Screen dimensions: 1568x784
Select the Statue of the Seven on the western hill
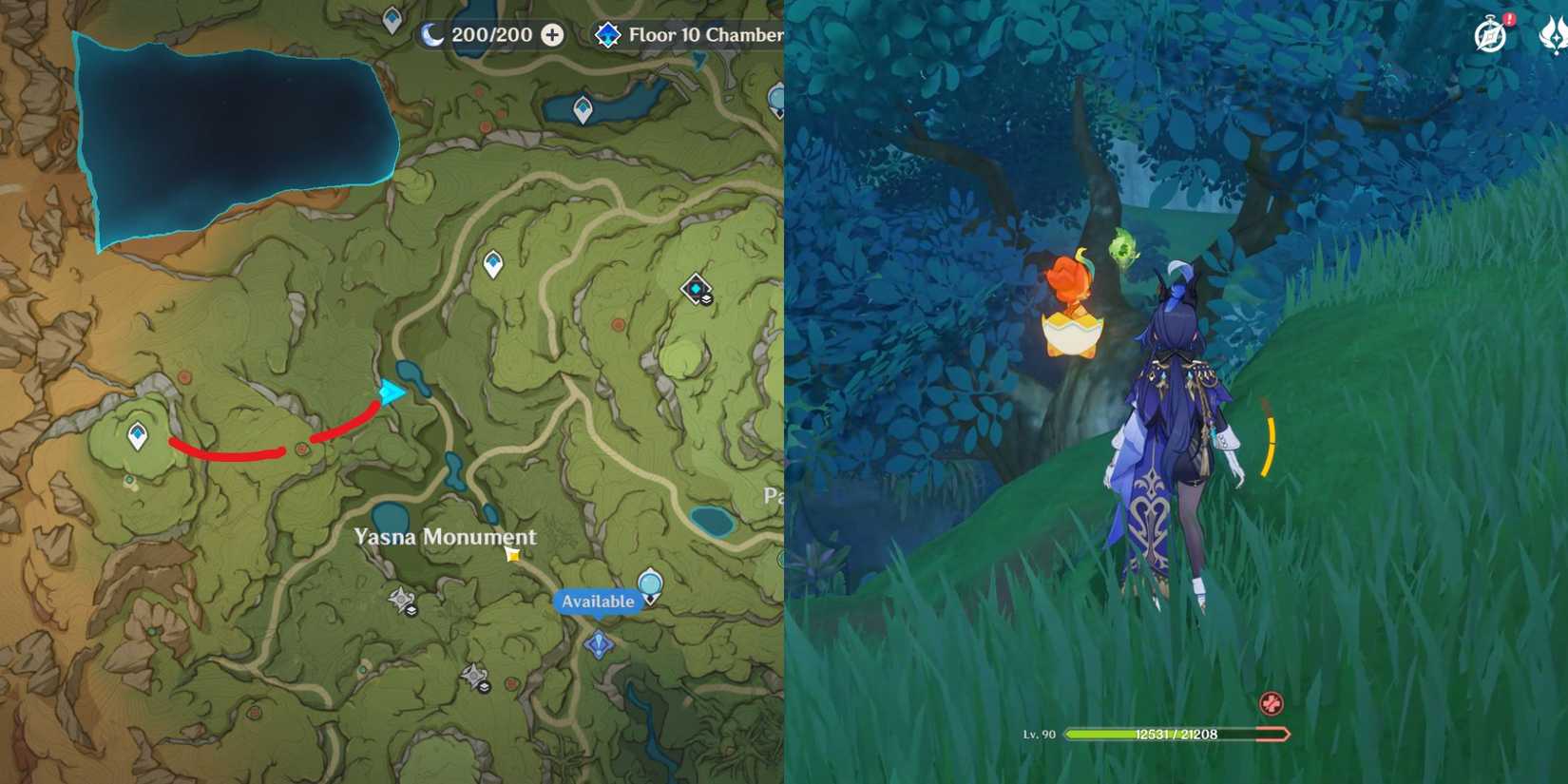[x=136, y=434]
